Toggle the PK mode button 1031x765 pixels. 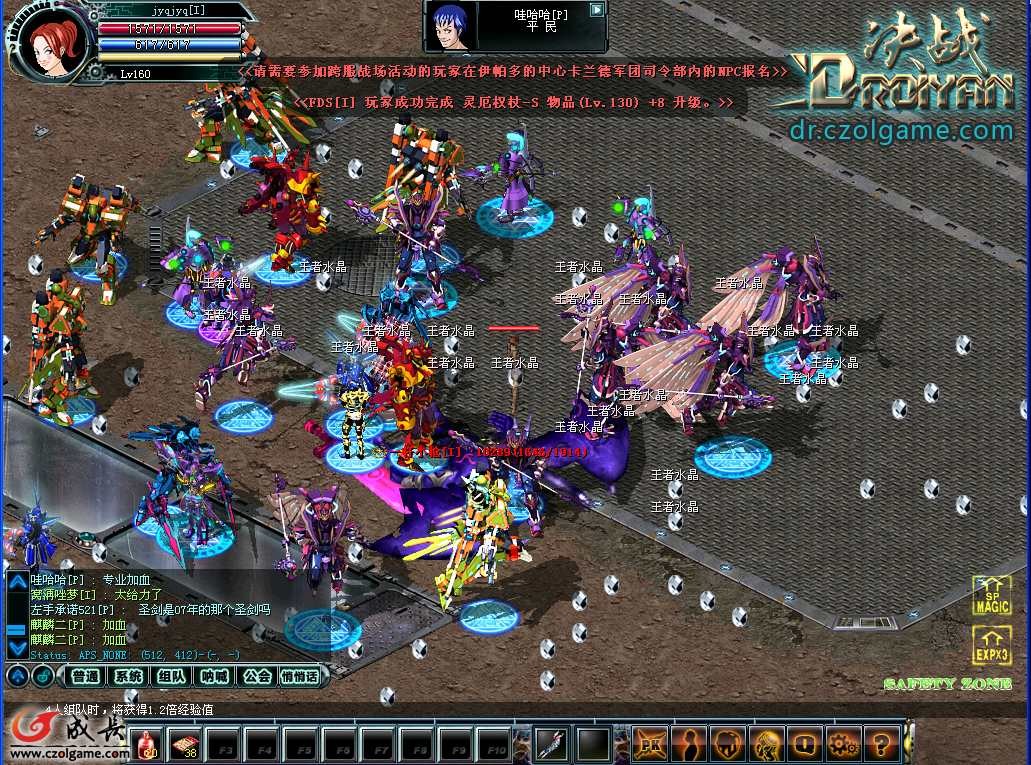[650, 744]
